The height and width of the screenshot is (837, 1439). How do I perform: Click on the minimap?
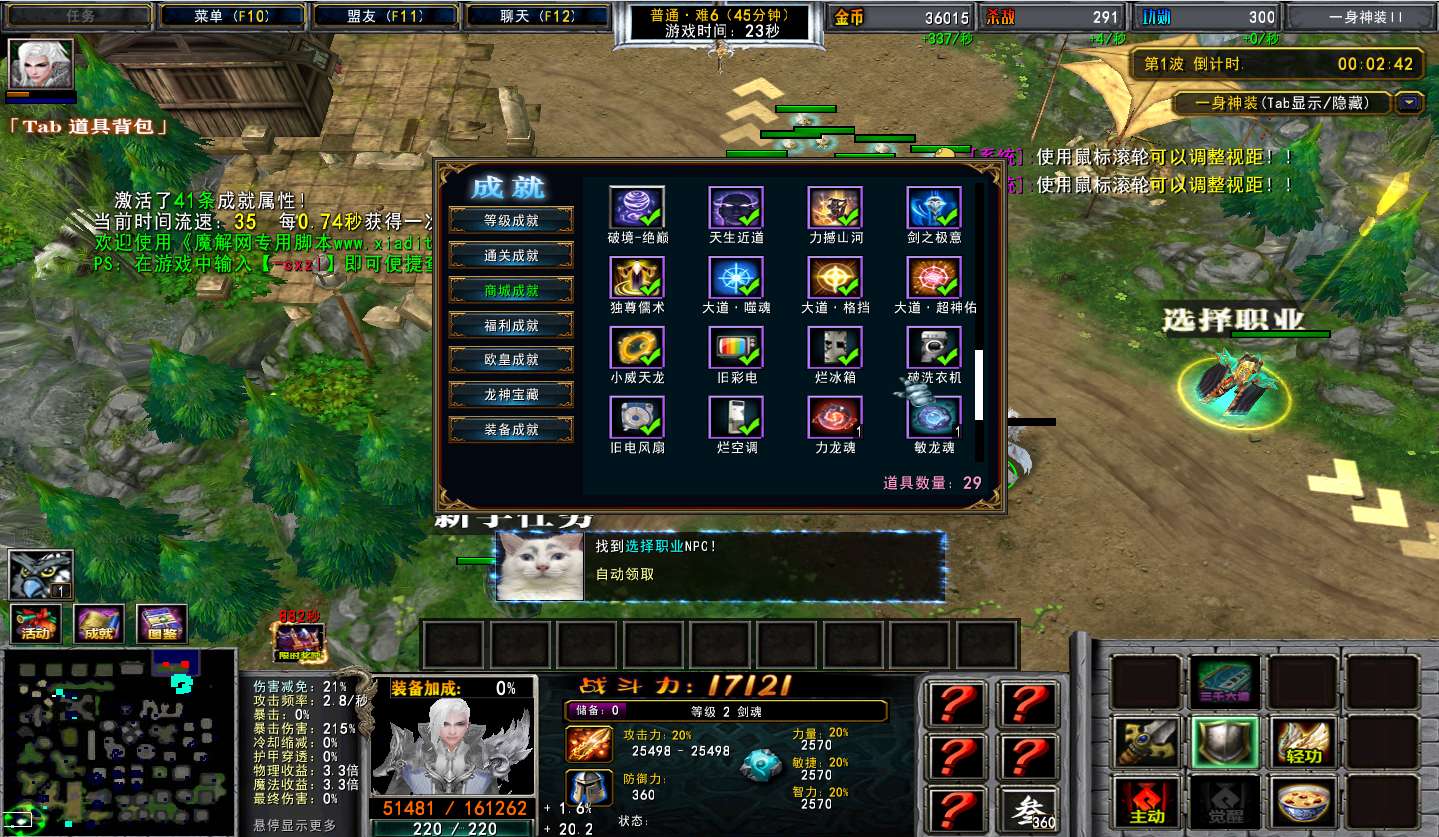coord(118,742)
